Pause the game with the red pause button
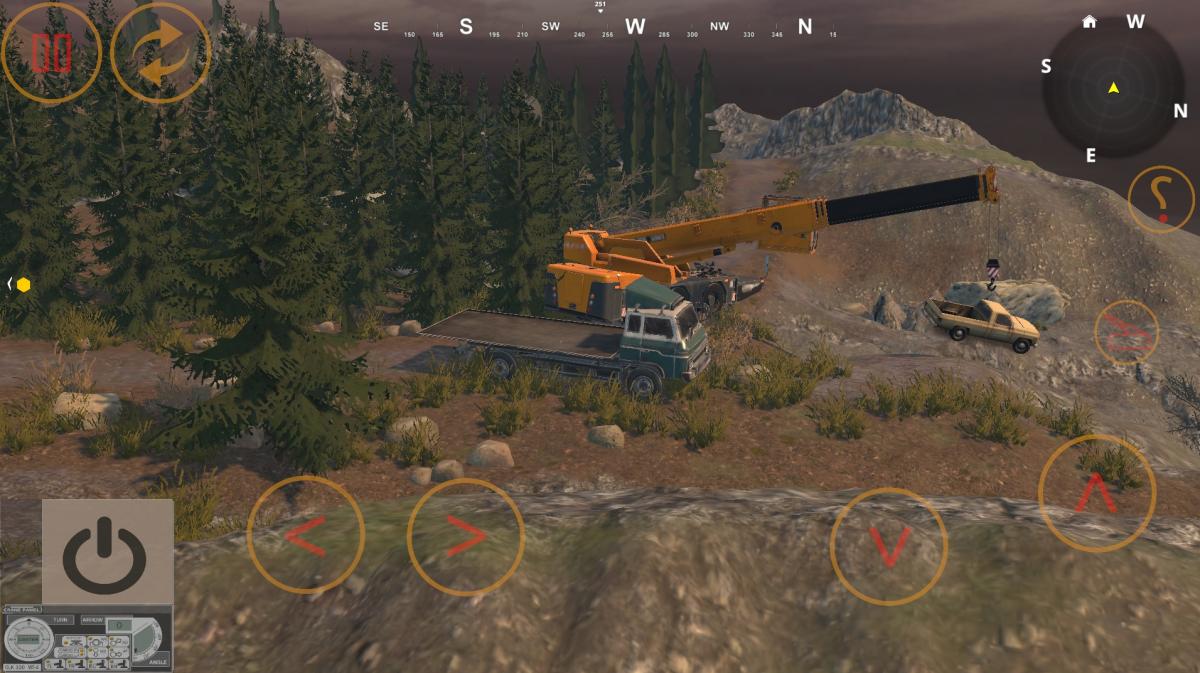 point(51,52)
